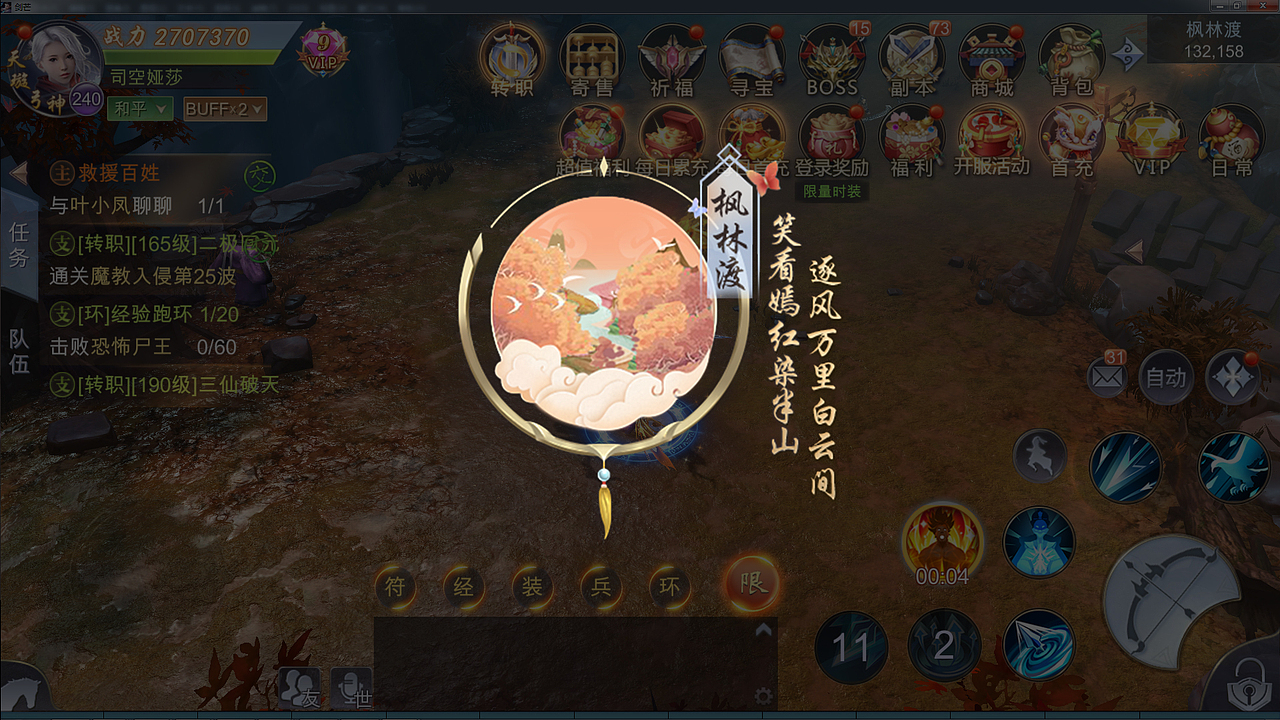The width and height of the screenshot is (1280, 720).
Task: Open the mail icon showing 31 messages
Action: pyautogui.click(x=1106, y=378)
